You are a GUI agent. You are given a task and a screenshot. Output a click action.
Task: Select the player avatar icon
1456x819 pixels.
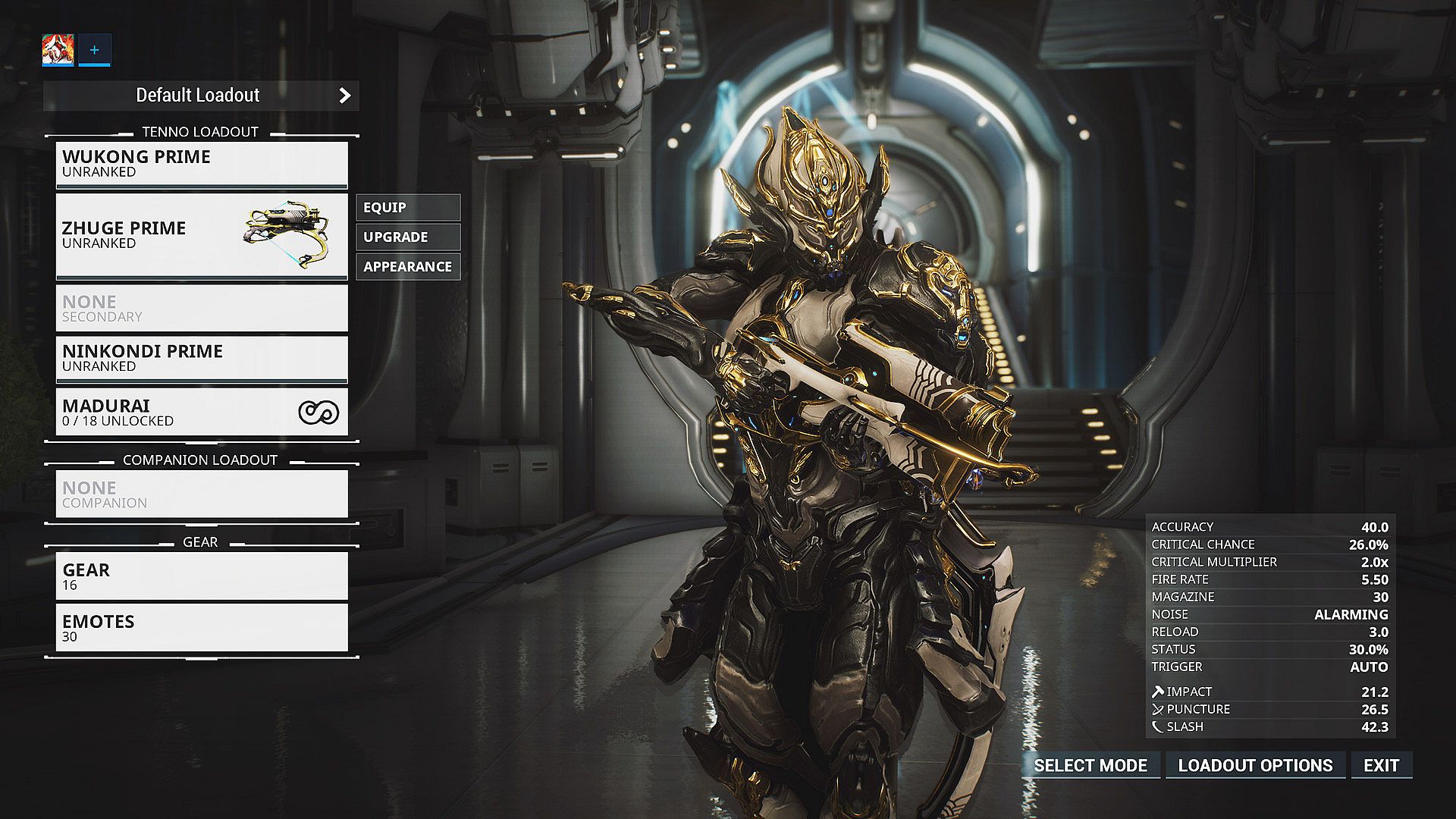click(58, 50)
